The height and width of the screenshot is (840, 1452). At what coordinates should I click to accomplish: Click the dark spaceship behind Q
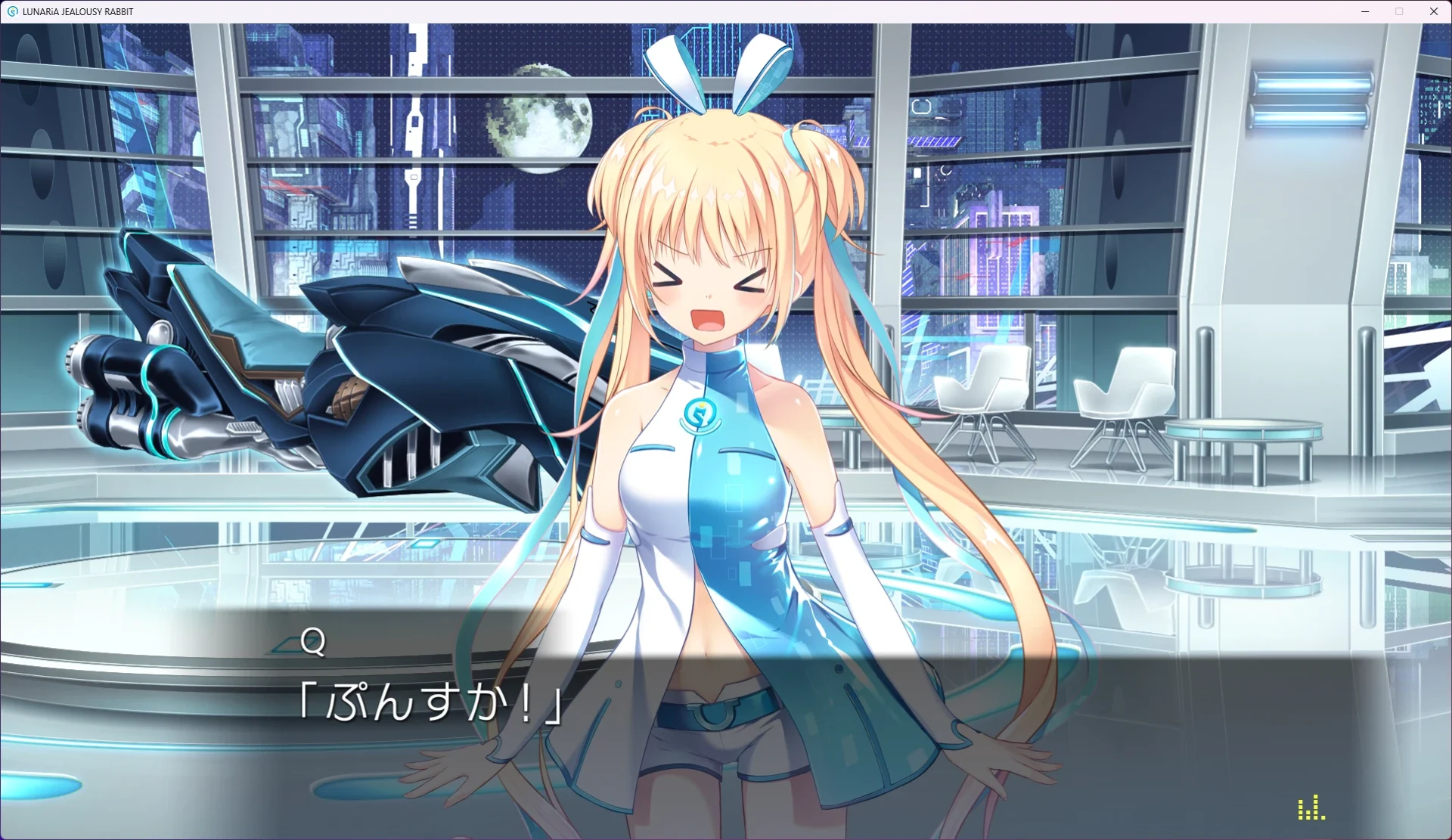(340, 363)
